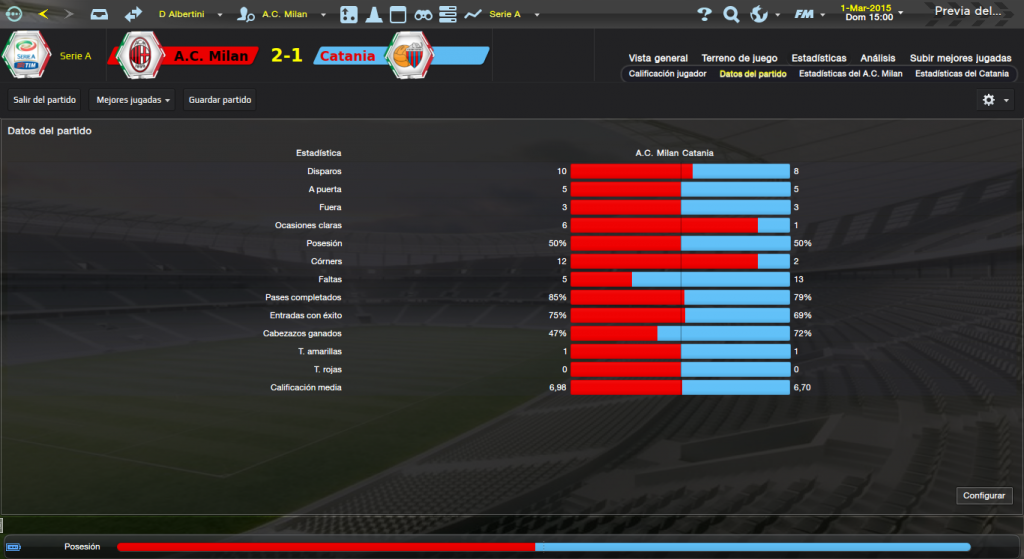Screen dimensions: 1024x559
Task: Go back with the yellow arrow
Action: (x=42, y=14)
